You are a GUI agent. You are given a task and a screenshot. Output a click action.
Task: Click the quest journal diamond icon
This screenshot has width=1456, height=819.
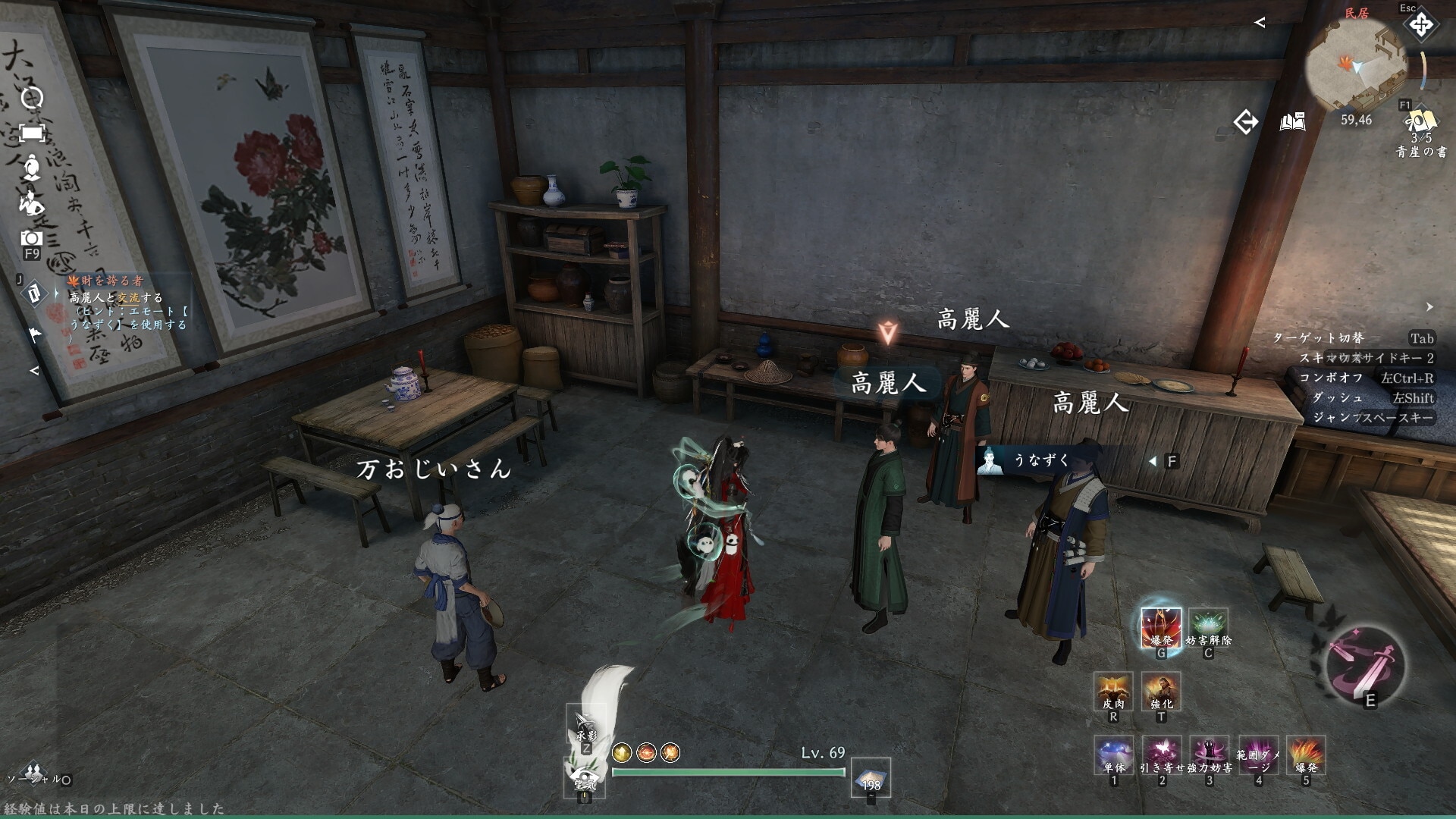pyautogui.click(x=34, y=293)
